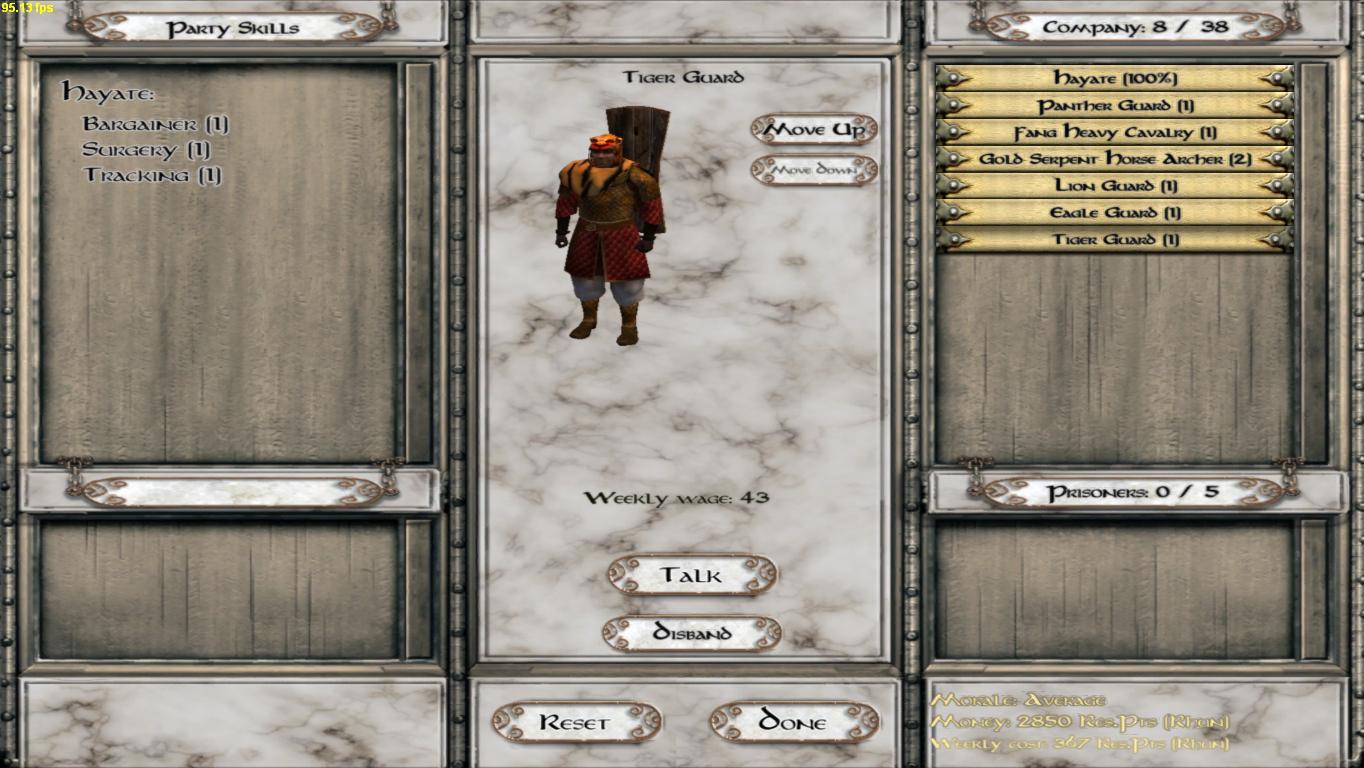Pick the Gold Serpent Horse Archer row
The width and height of the screenshot is (1364, 768).
[x=1114, y=159]
